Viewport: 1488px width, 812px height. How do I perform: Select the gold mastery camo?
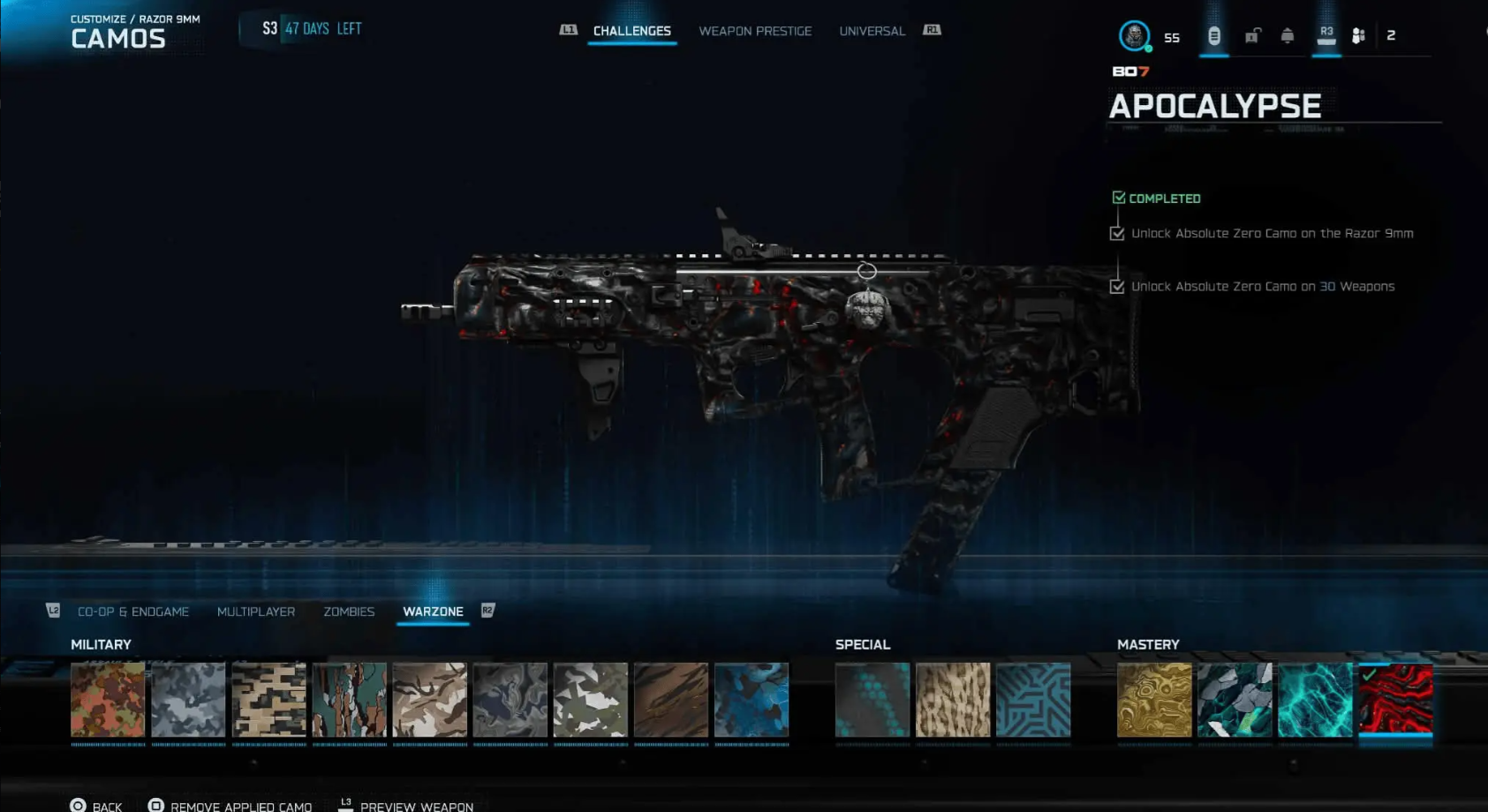1154,700
